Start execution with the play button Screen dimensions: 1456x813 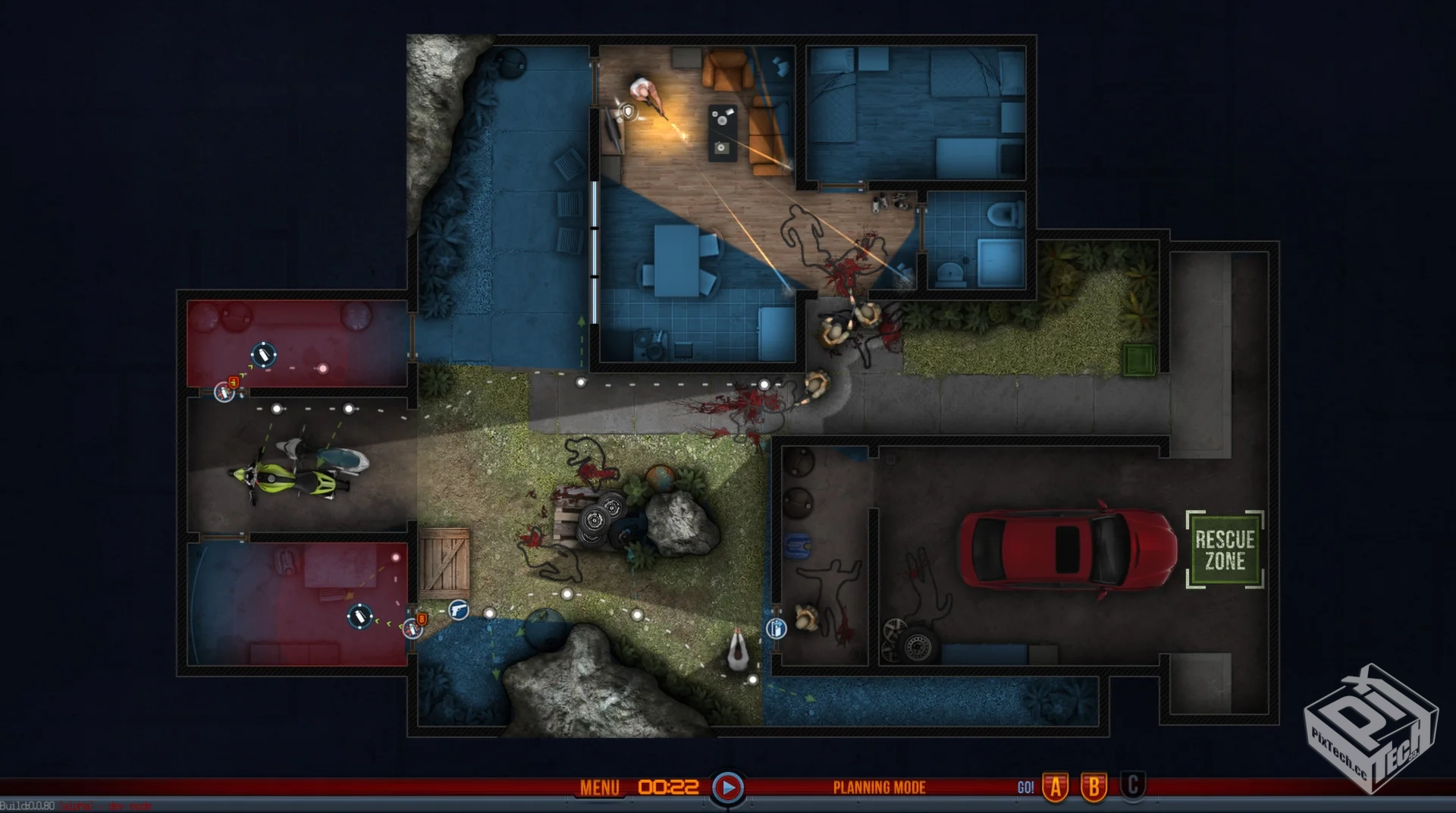click(727, 788)
